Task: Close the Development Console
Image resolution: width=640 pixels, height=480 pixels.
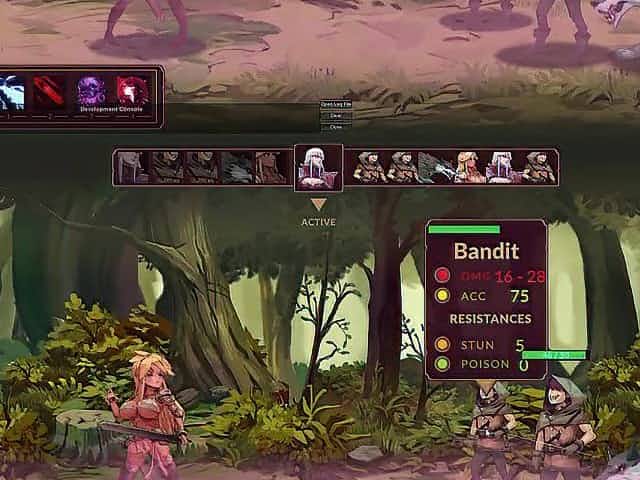Action: 335,127
